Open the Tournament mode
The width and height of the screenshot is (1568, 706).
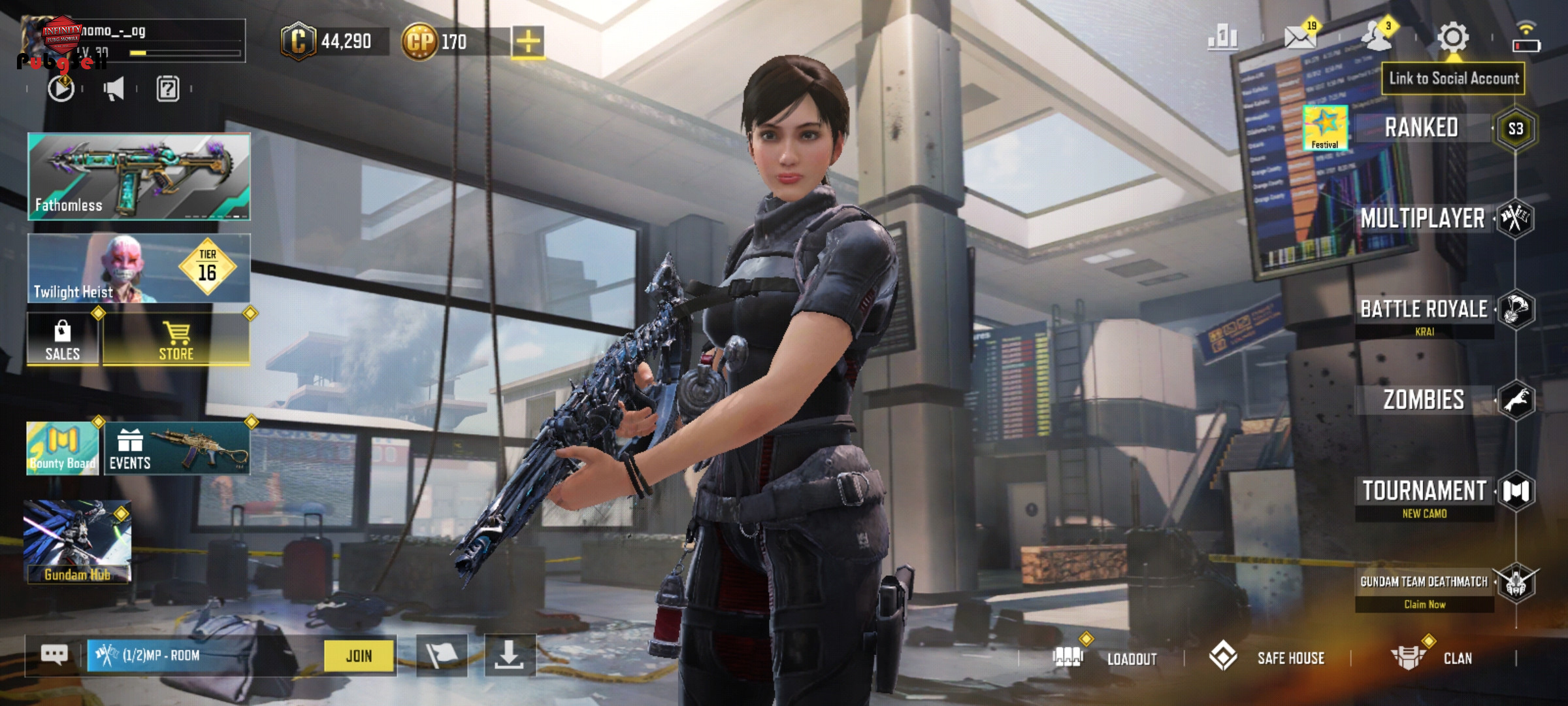tap(1424, 491)
